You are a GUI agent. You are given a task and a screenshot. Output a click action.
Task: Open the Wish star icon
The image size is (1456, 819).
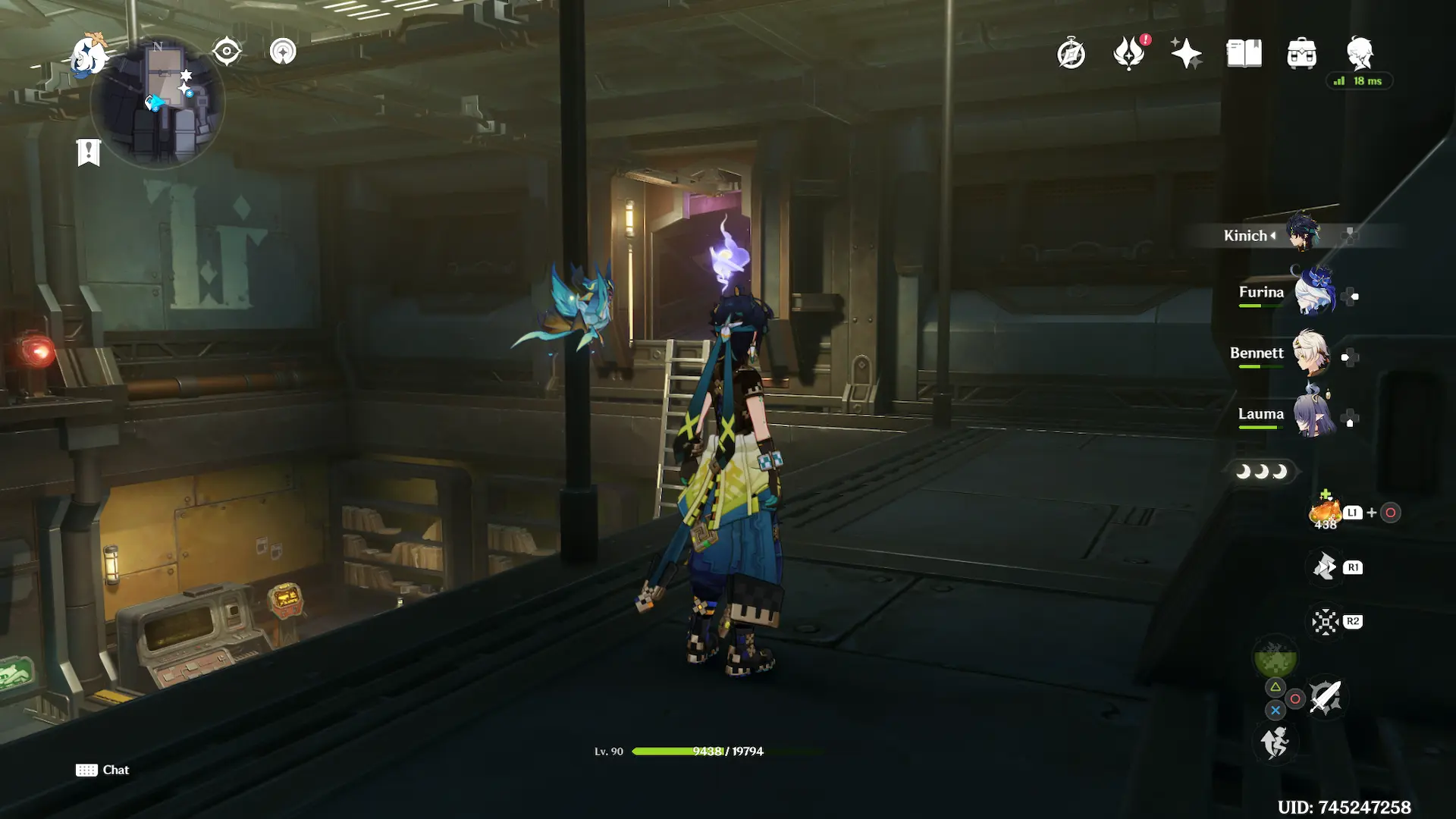pyautogui.click(x=1186, y=54)
